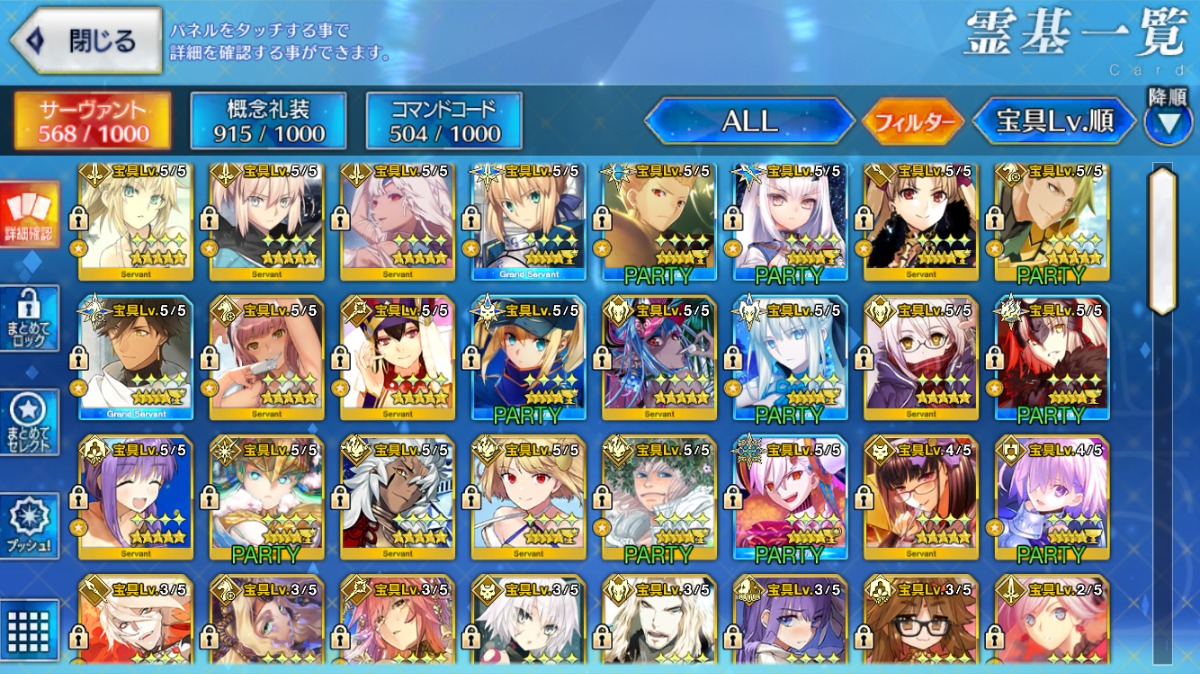Pick the pink-haired servant with white cap
Screen dimensions: 1200x674
(x=266, y=357)
